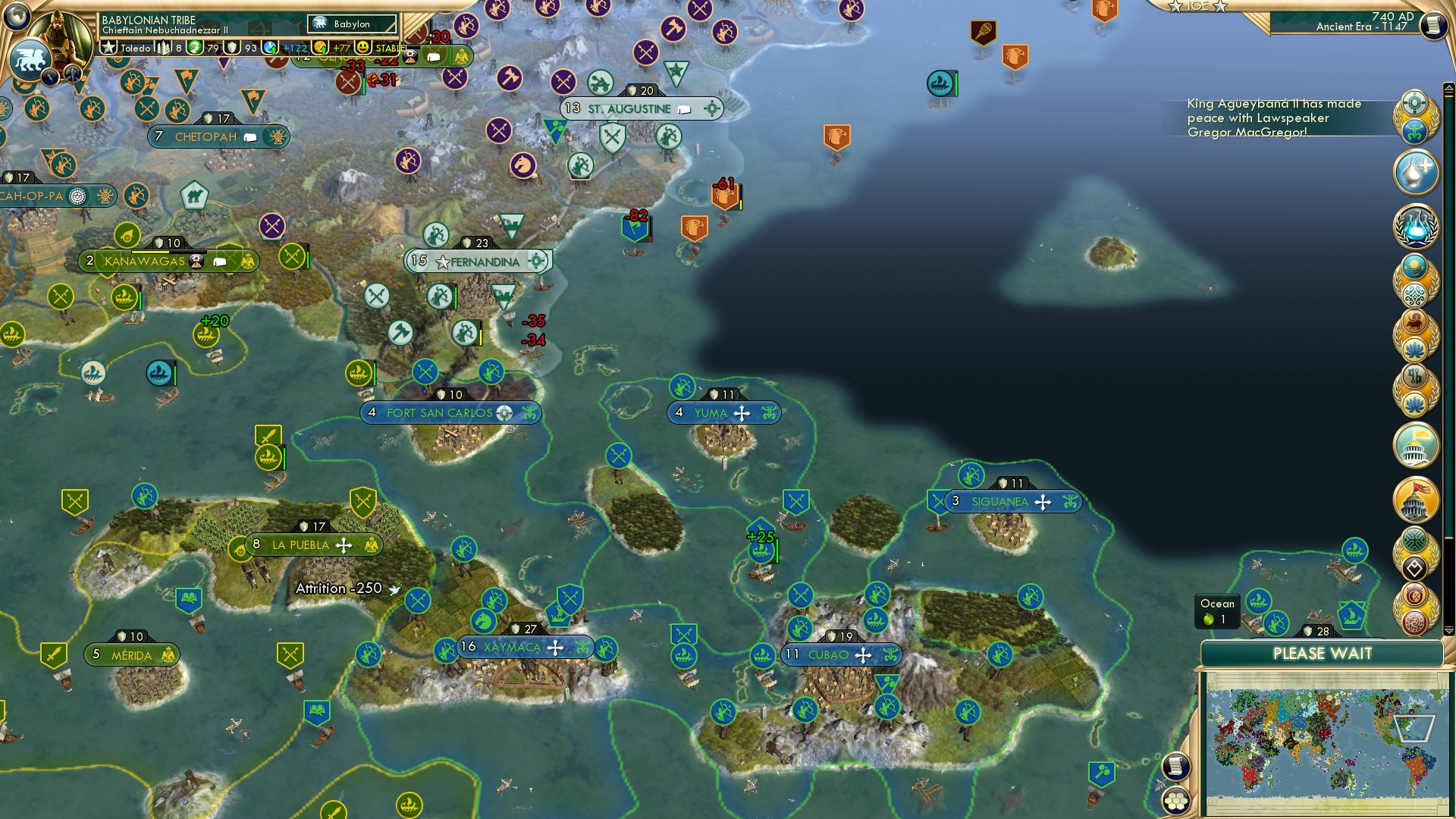Click the Toledo capital star icon
The height and width of the screenshot is (819, 1456).
coord(109,47)
